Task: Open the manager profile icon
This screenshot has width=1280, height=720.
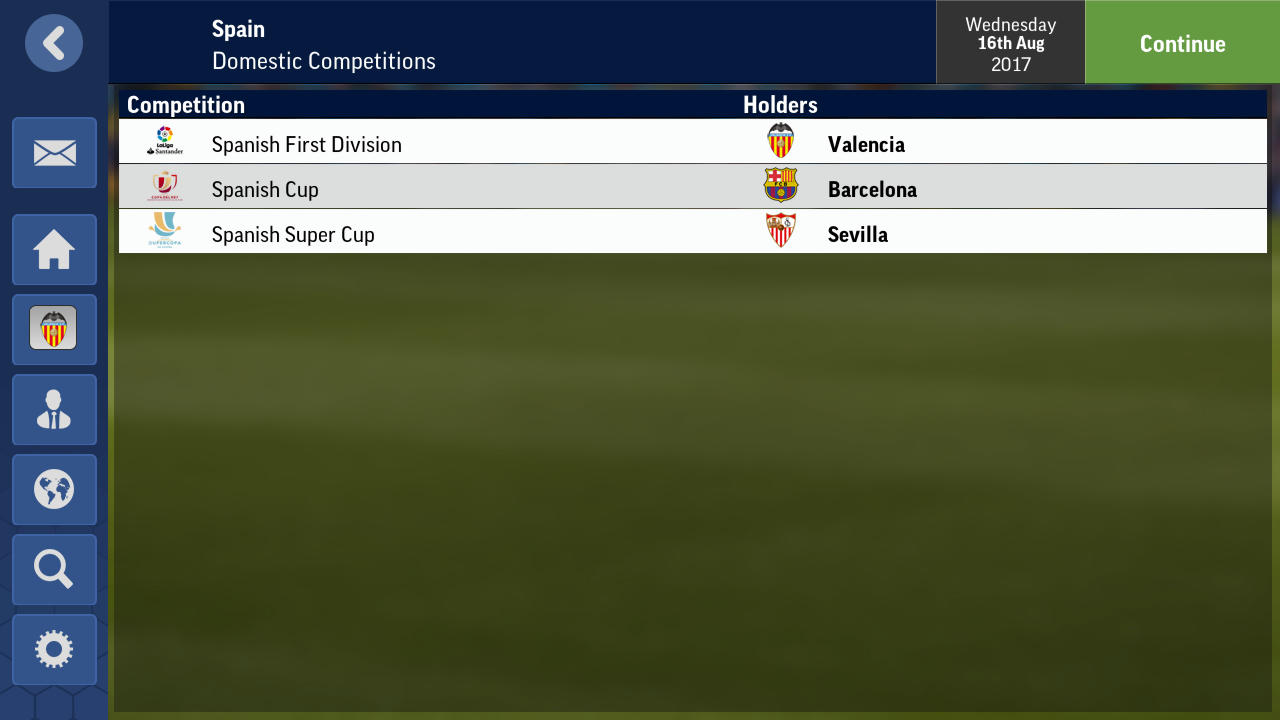Action: [54, 409]
